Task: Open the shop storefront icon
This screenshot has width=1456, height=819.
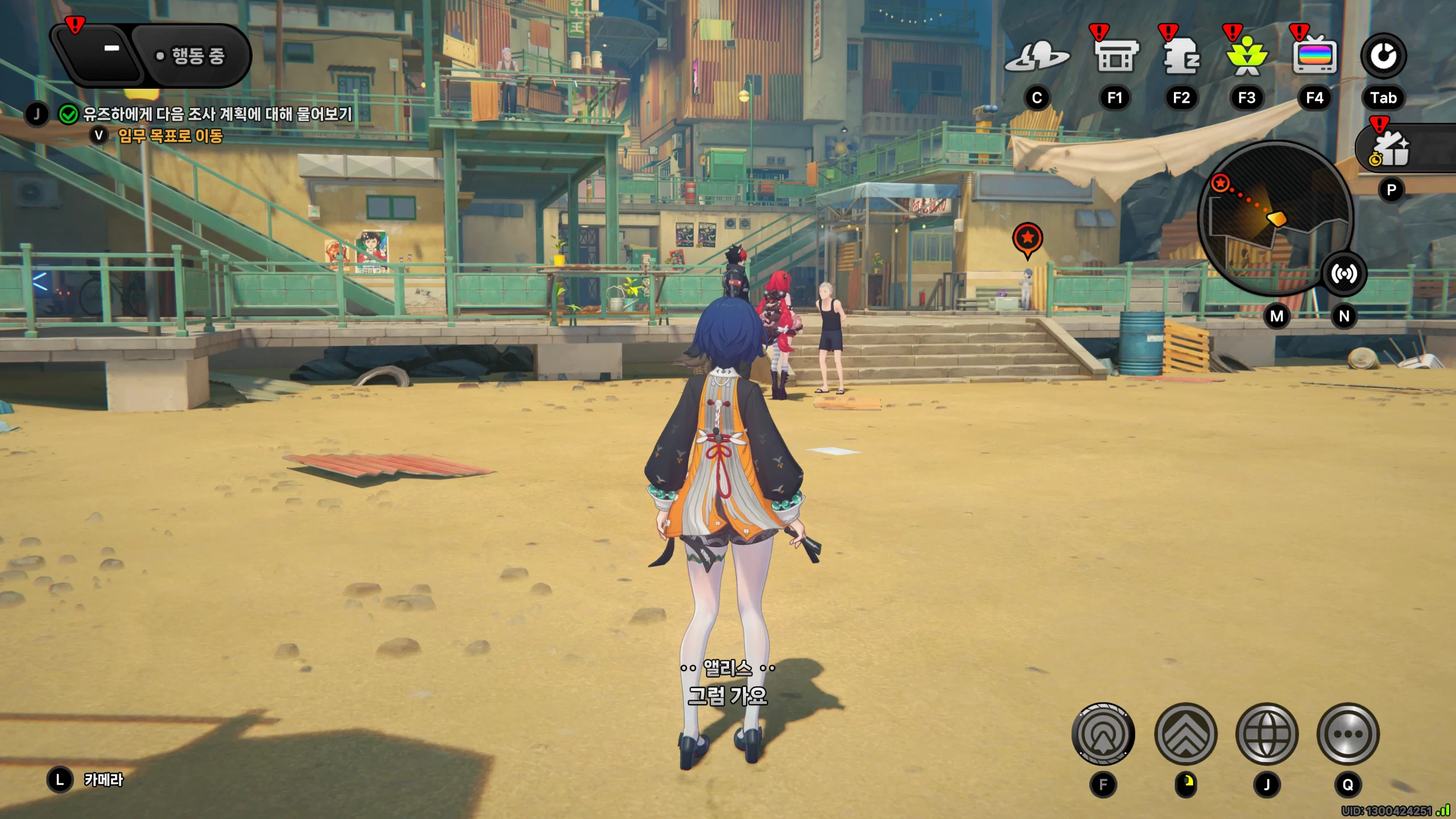Action: tap(1115, 57)
